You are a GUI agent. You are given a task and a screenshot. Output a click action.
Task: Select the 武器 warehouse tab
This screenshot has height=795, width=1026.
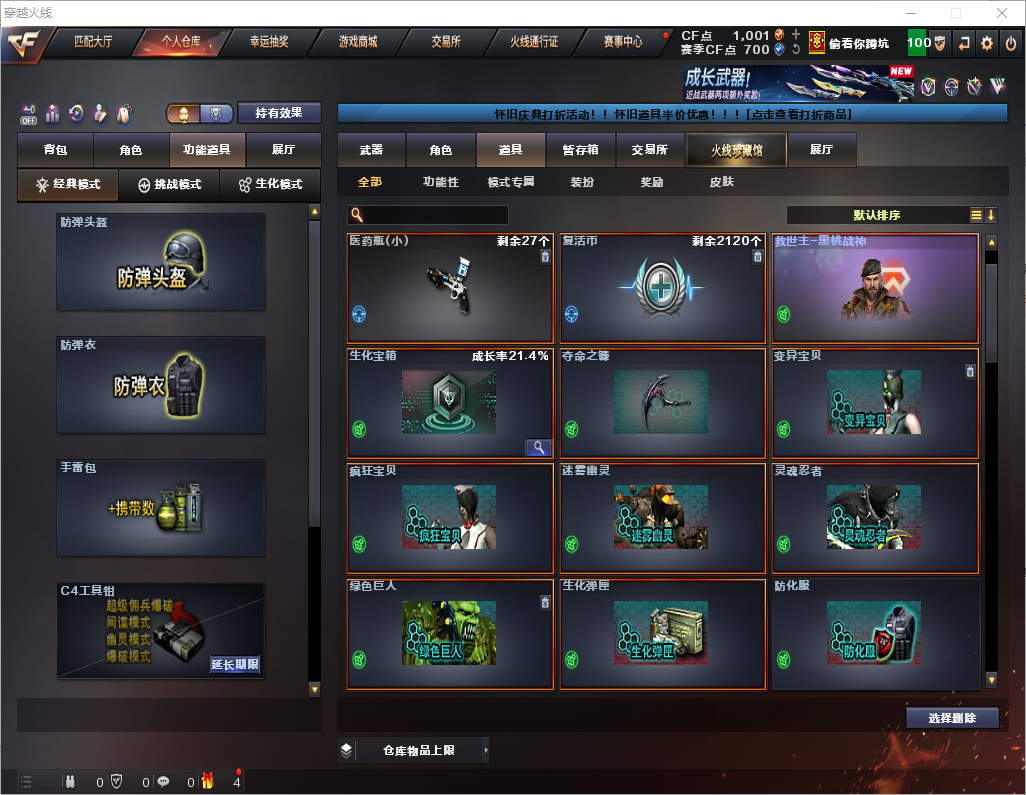pos(371,150)
